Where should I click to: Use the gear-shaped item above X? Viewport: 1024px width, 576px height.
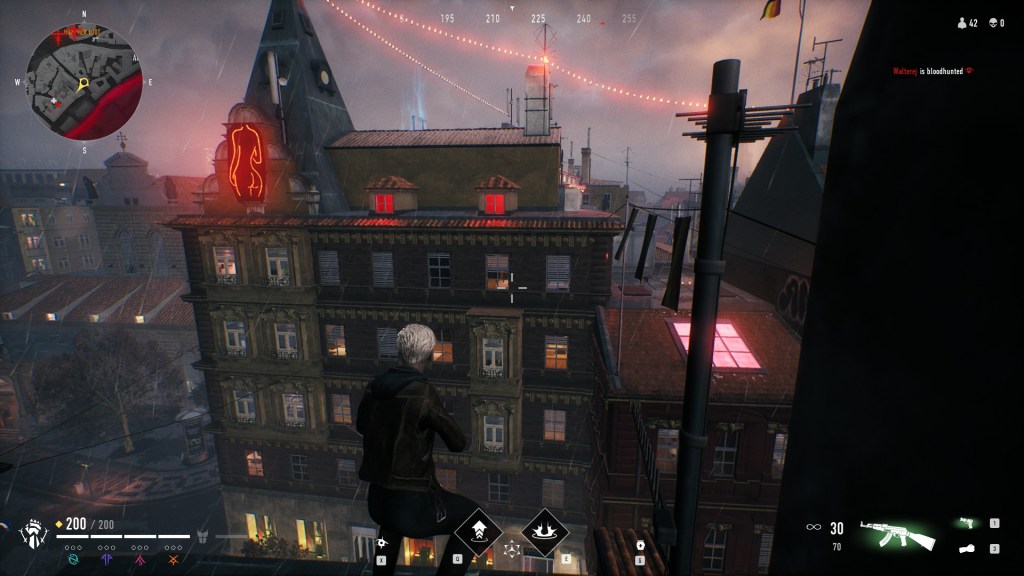coord(381,543)
